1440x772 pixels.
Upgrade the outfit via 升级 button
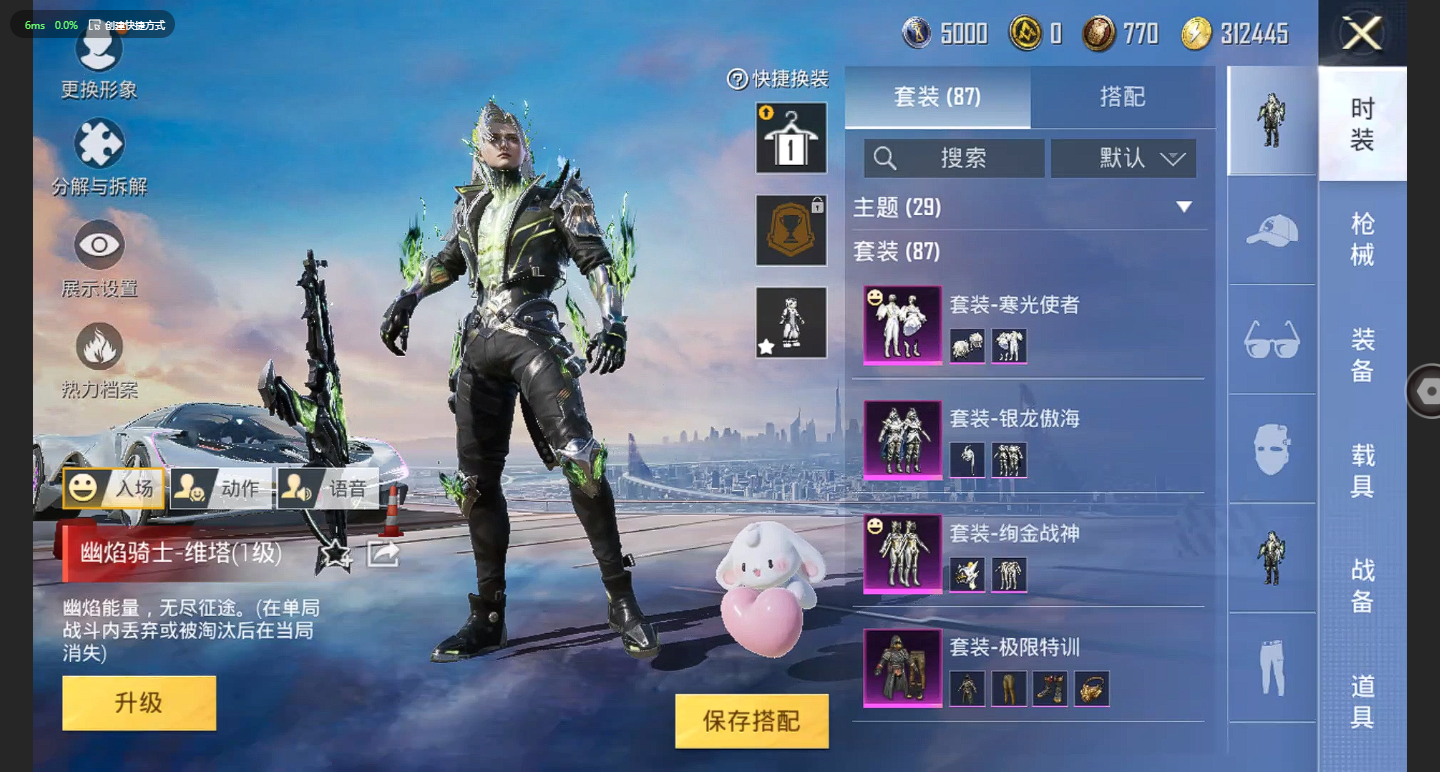[139, 702]
